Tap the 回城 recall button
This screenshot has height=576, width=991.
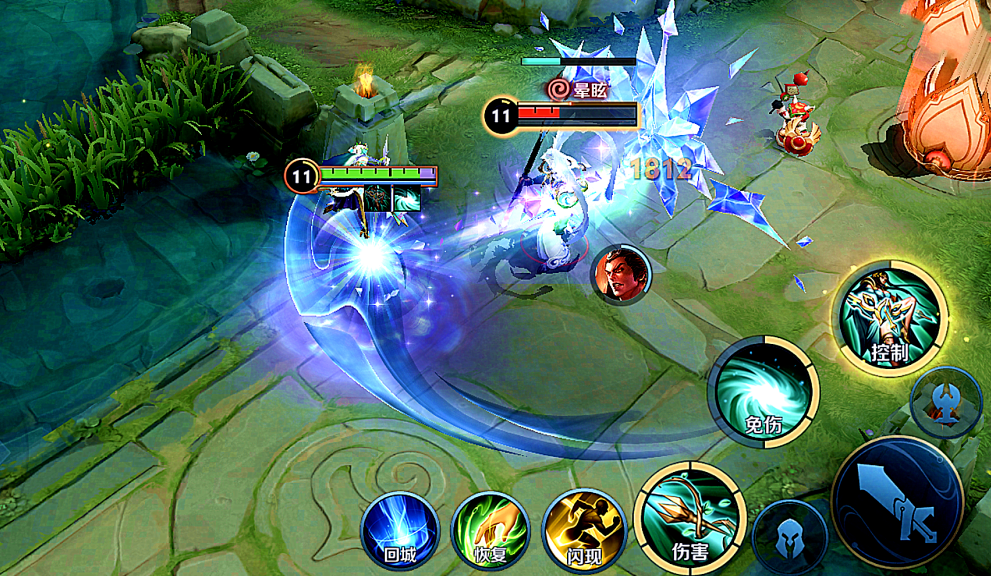(399, 529)
